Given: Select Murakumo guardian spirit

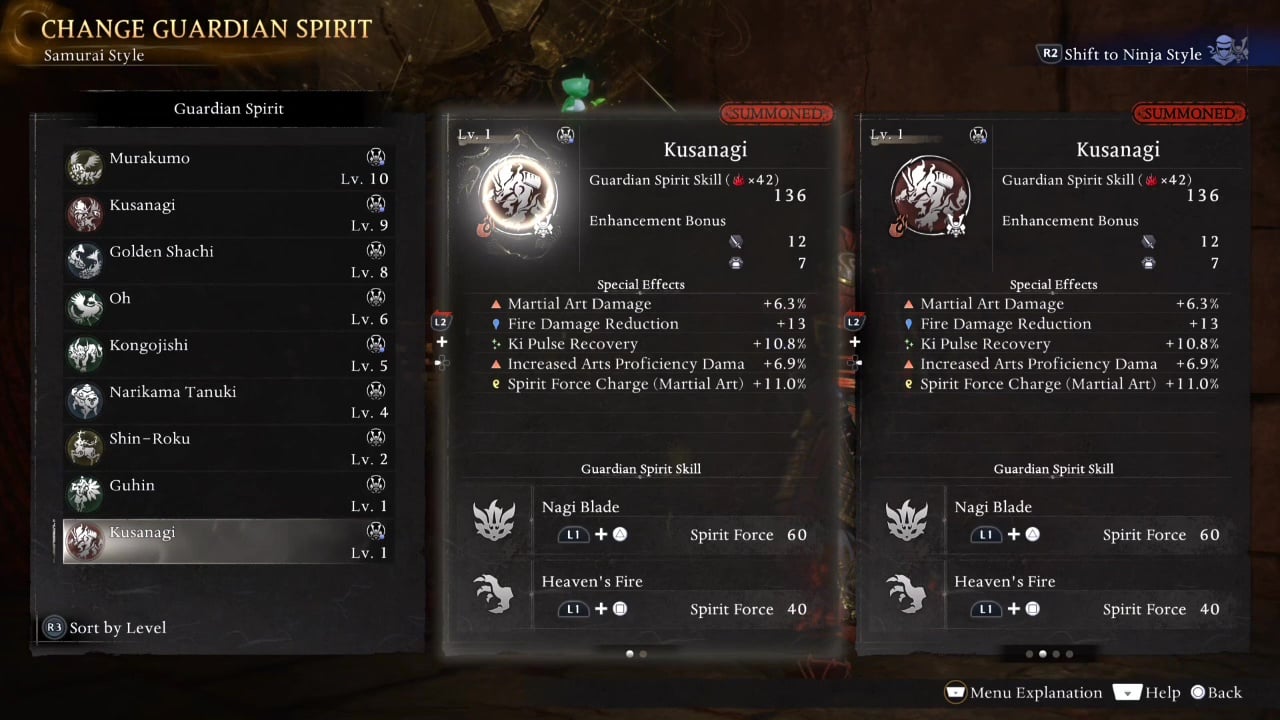Looking at the screenshot, I should click(227, 168).
